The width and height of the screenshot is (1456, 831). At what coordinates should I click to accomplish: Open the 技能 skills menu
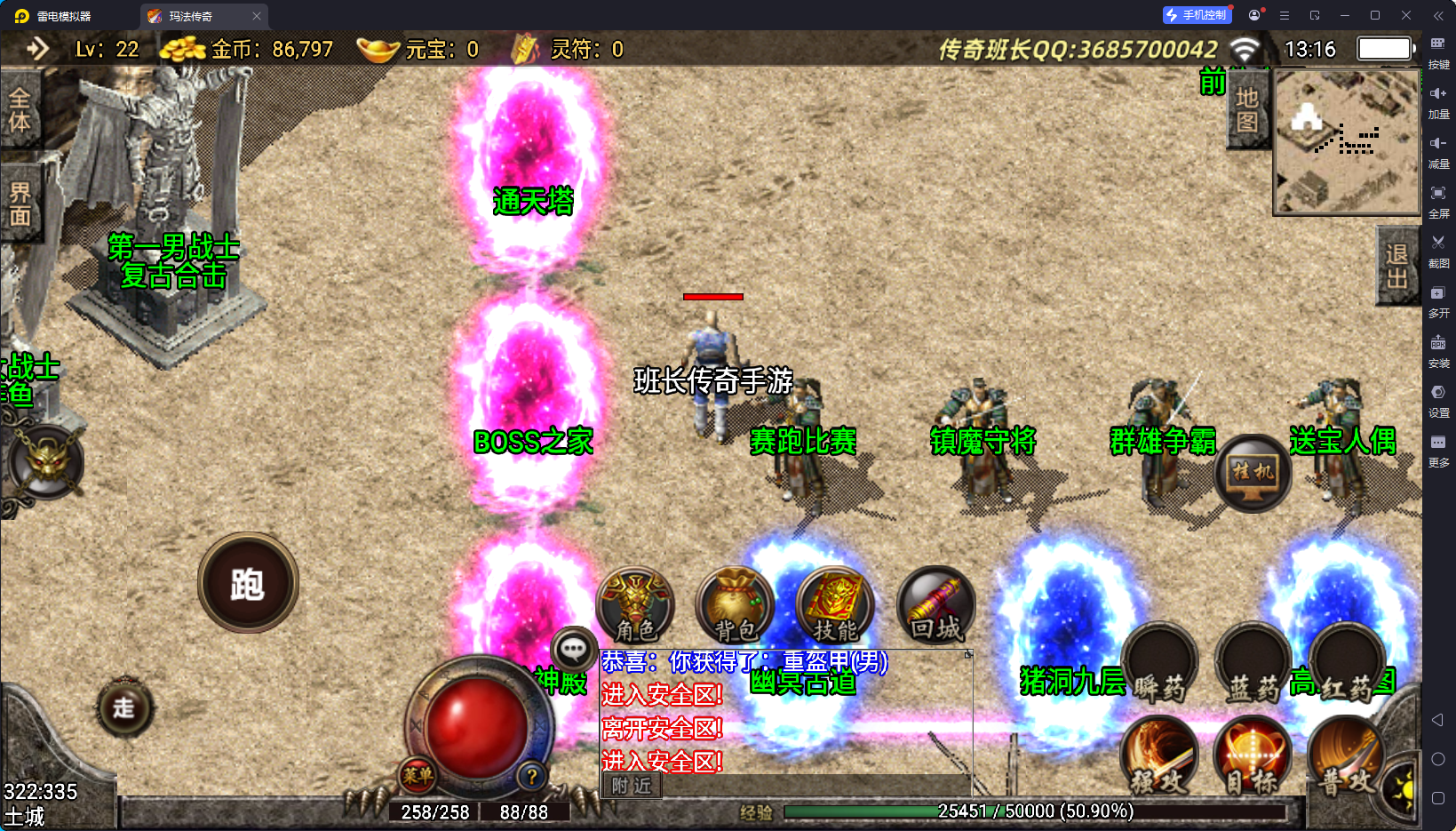tap(835, 605)
